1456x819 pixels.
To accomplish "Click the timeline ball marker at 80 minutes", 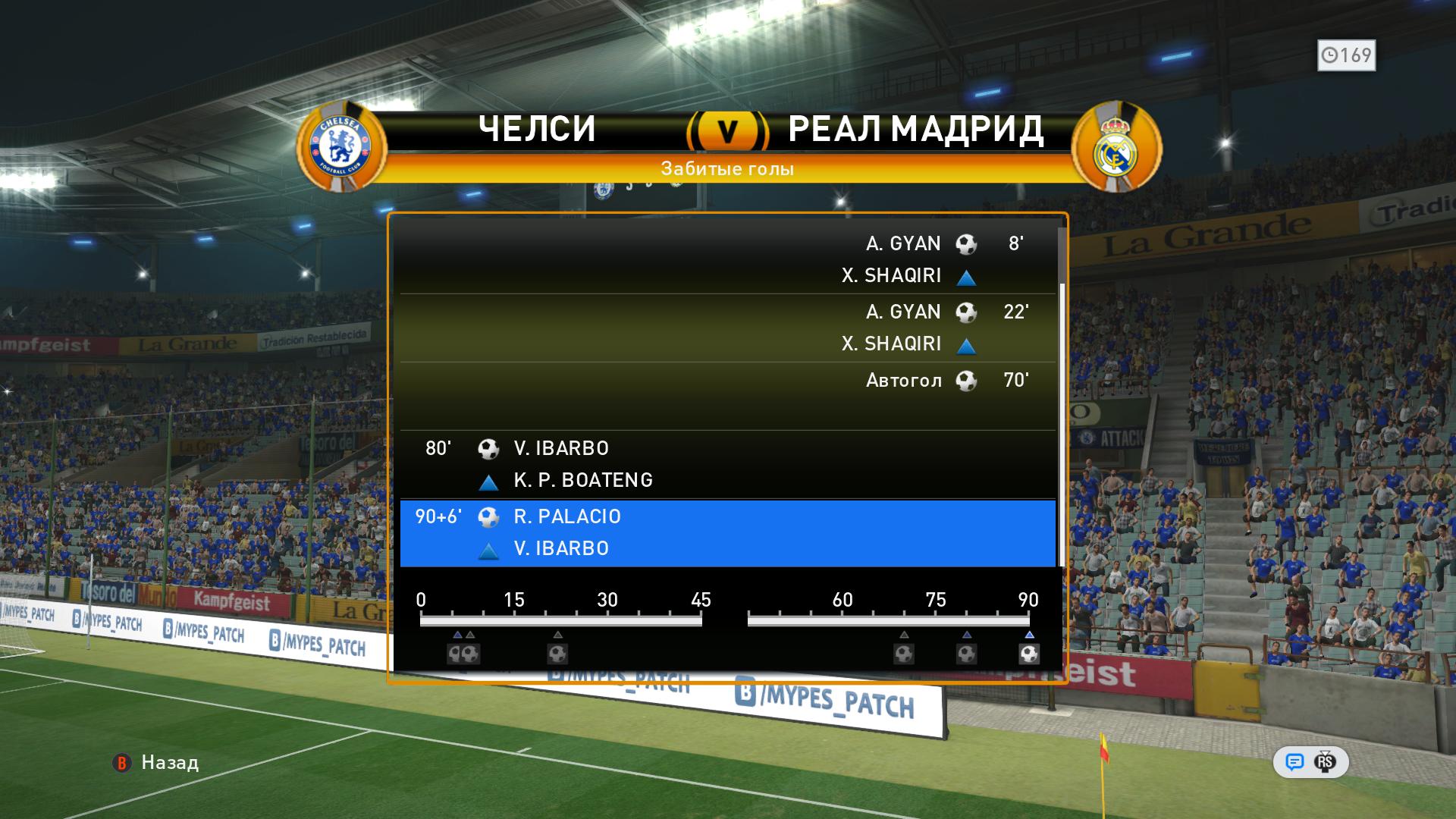I will pyautogui.click(x=966, y=653).
